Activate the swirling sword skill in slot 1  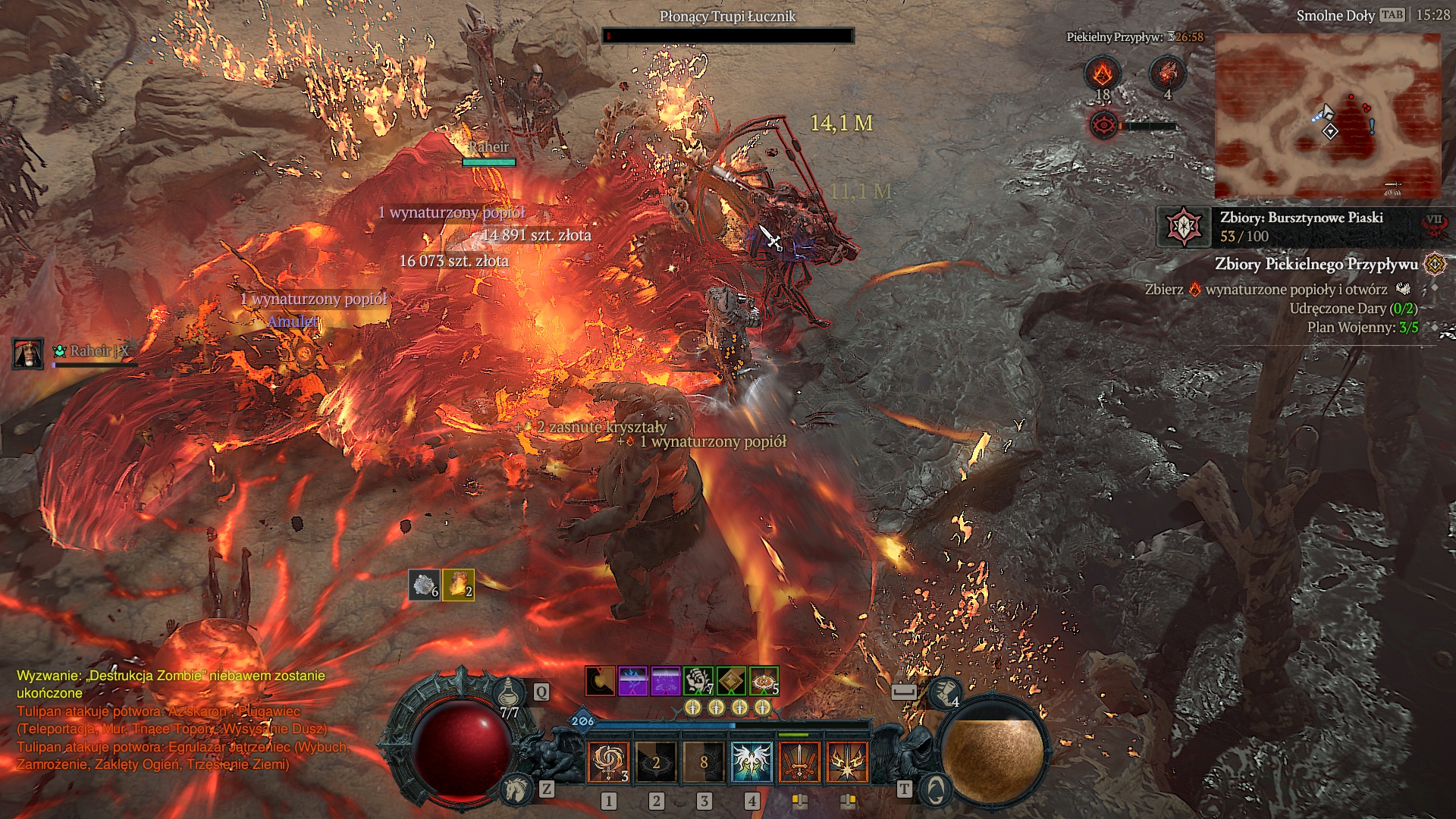(608, 762)
